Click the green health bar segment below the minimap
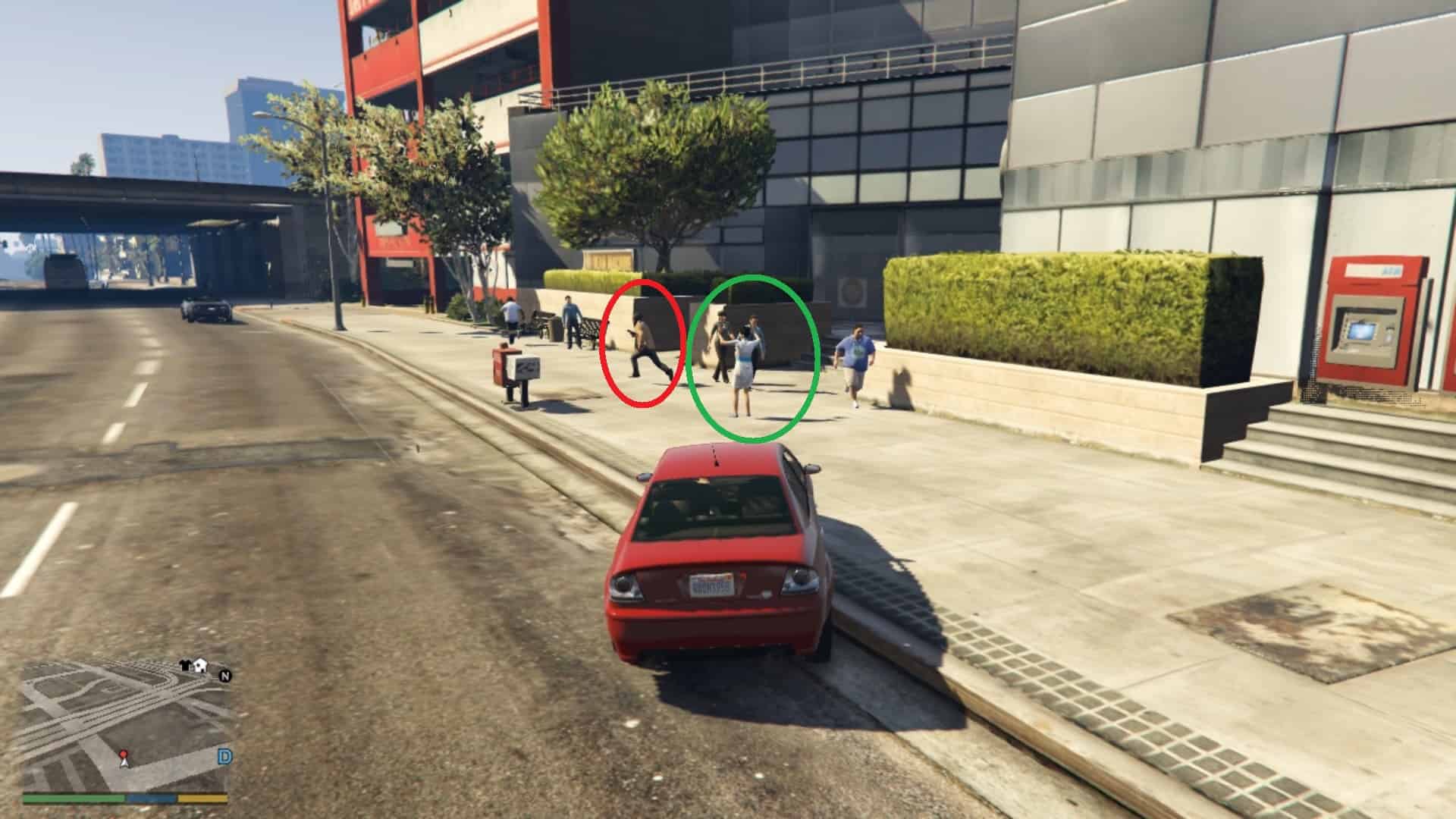1456x819 pixels. [x=73, y=799]
